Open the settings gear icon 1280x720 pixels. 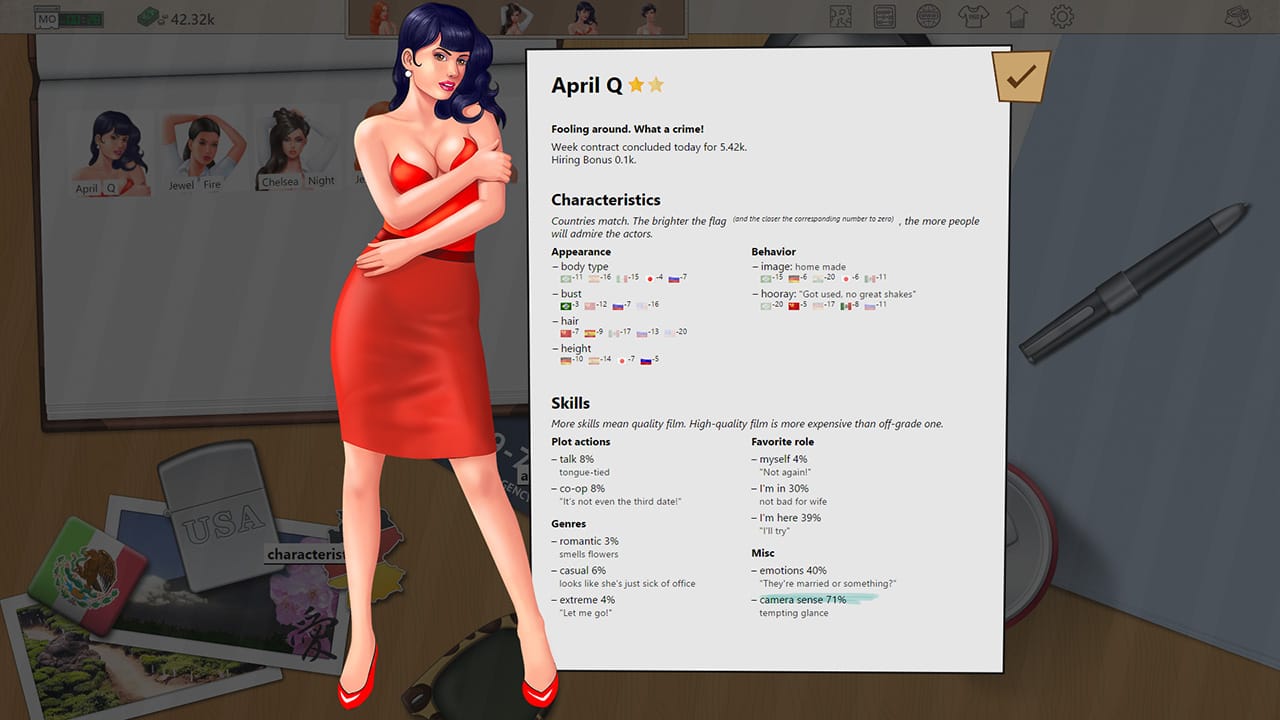[1060, 16]
